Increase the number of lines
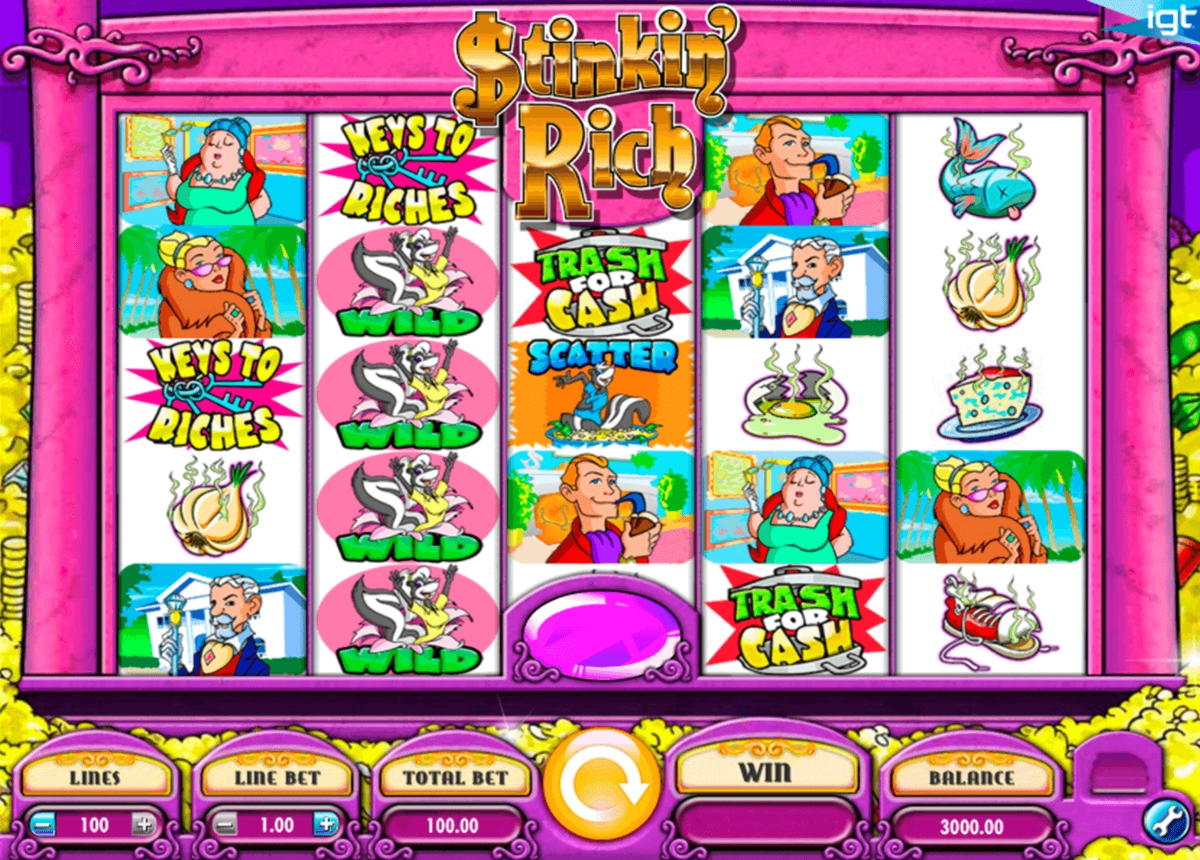The height and width of the screenshot is (860, 1200). 145,825
